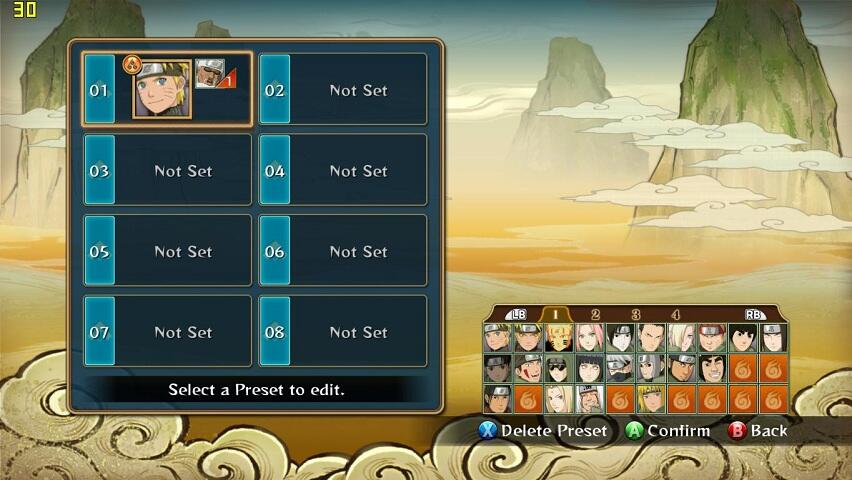Choose preset slot 06
852x480 pixels.
(x=343, y=251)
